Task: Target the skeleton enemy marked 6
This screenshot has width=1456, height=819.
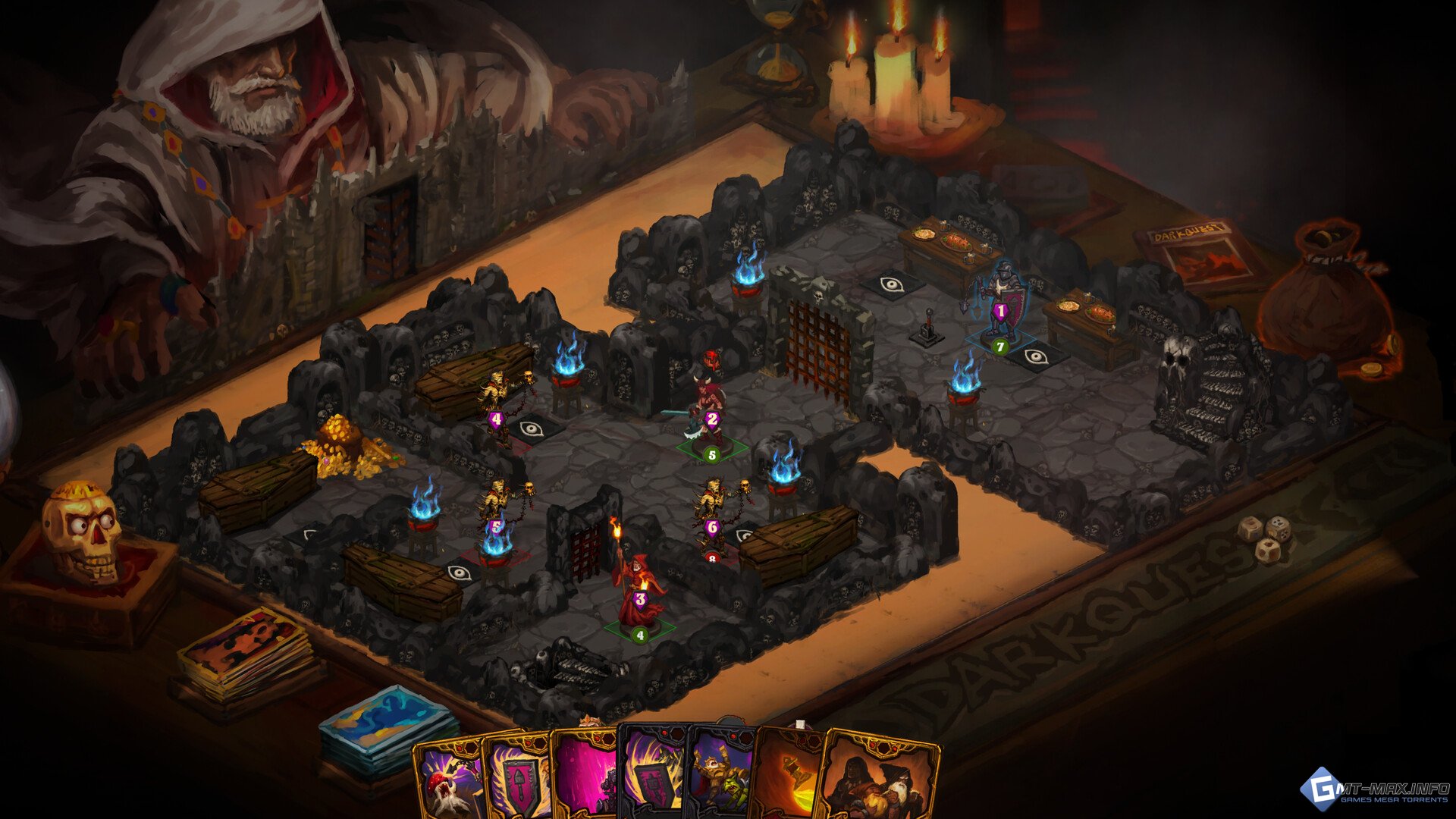Action: (x=713, y=508)
